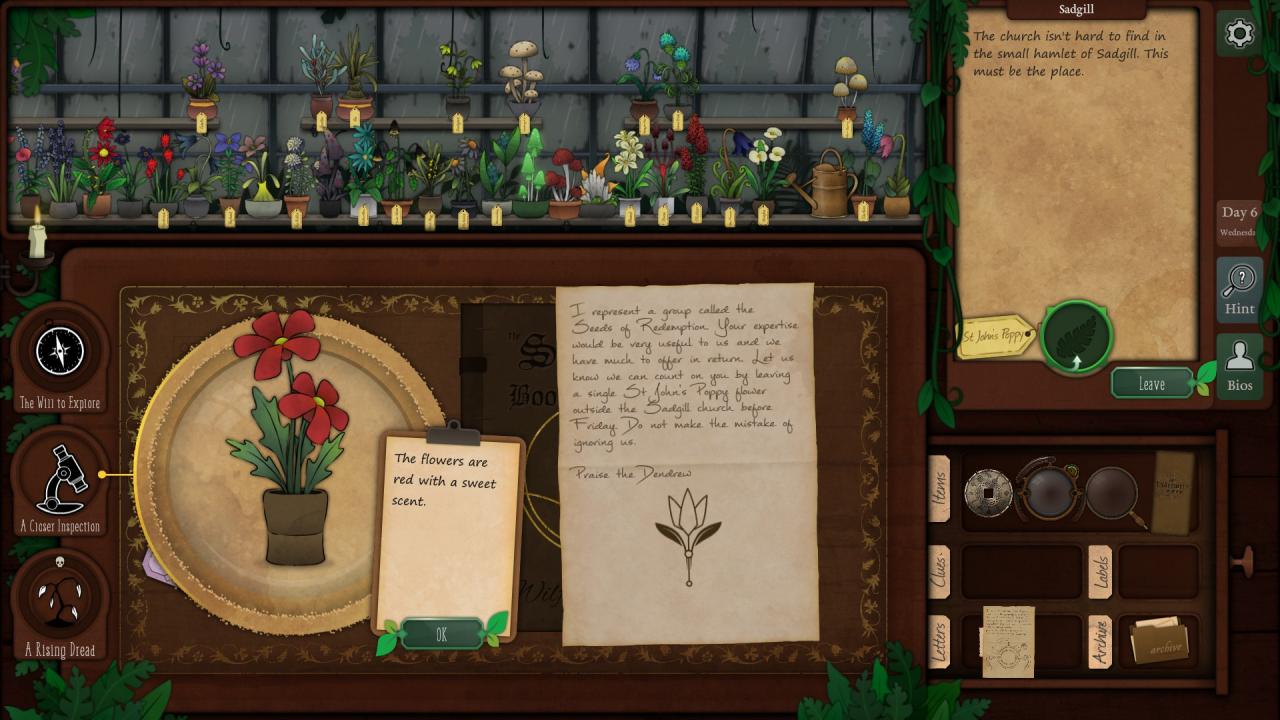This screenshot has width=1280, height=720.
Task: Pick the coin in the Items drawer
Action: coord(988,492)
